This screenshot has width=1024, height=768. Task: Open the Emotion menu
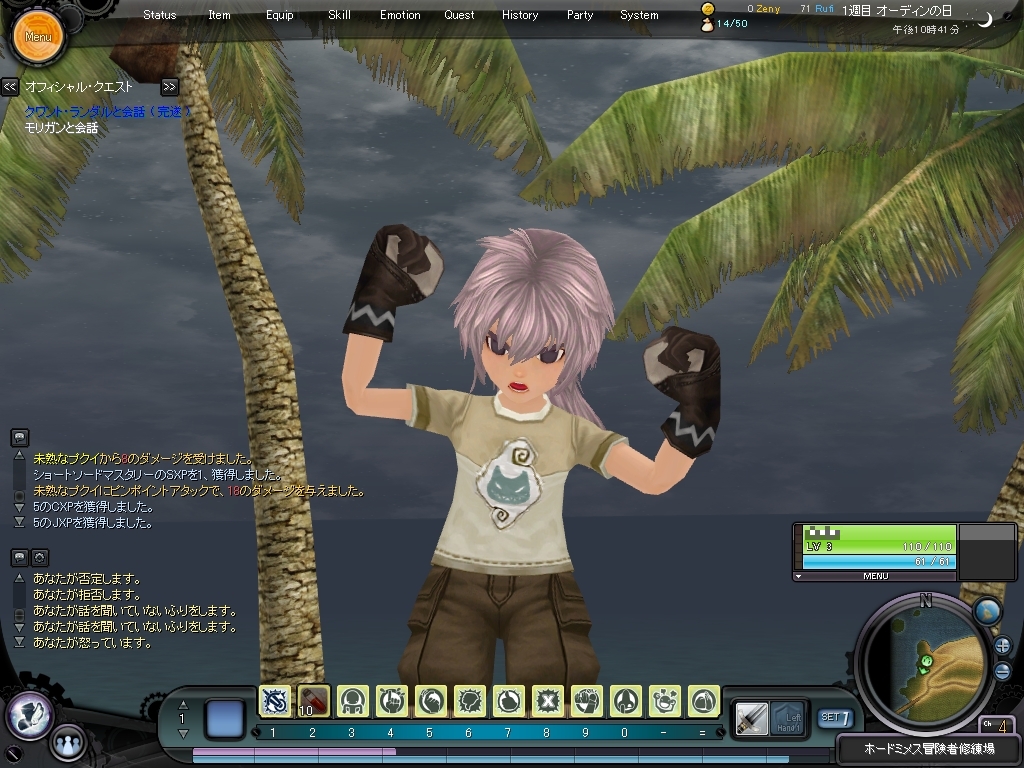tap(400, 15)
